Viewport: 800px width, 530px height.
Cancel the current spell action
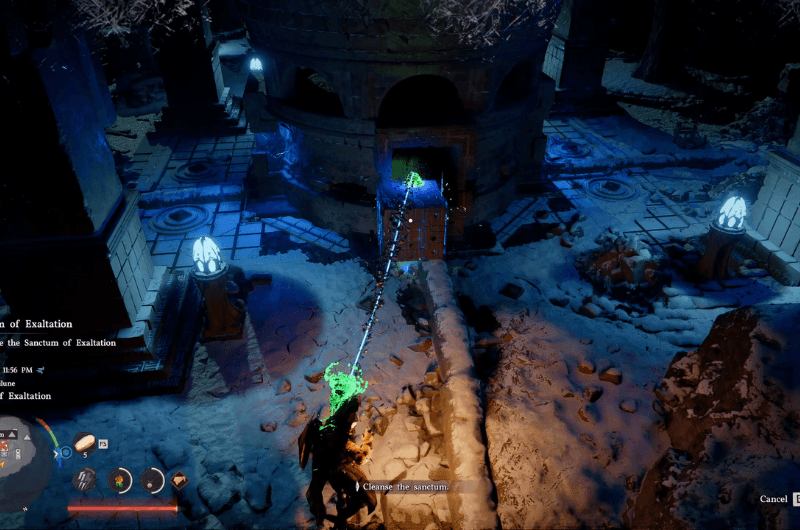(x=773, y=498)
